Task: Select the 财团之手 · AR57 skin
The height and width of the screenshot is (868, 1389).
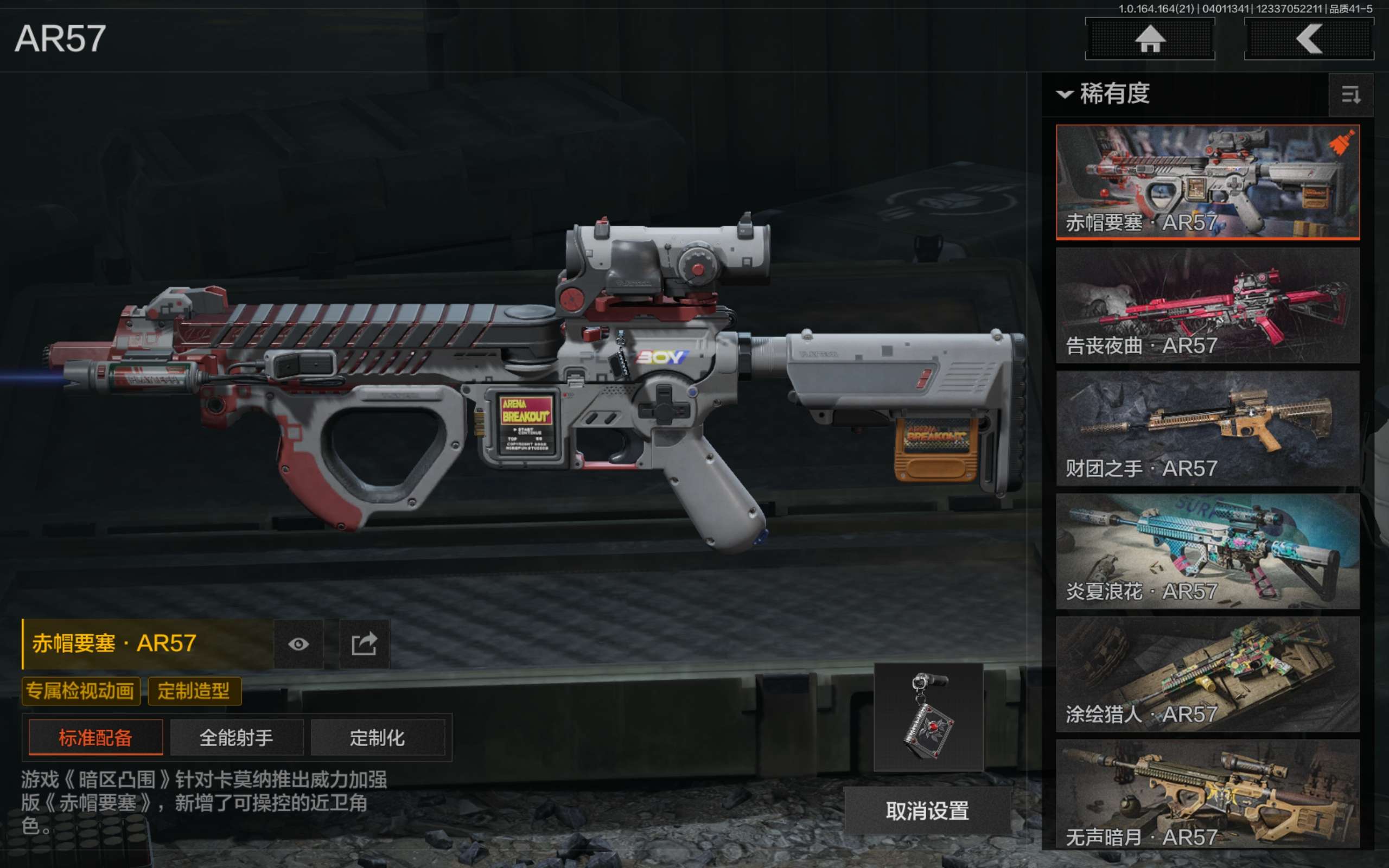Action: tap(1207, 427)
